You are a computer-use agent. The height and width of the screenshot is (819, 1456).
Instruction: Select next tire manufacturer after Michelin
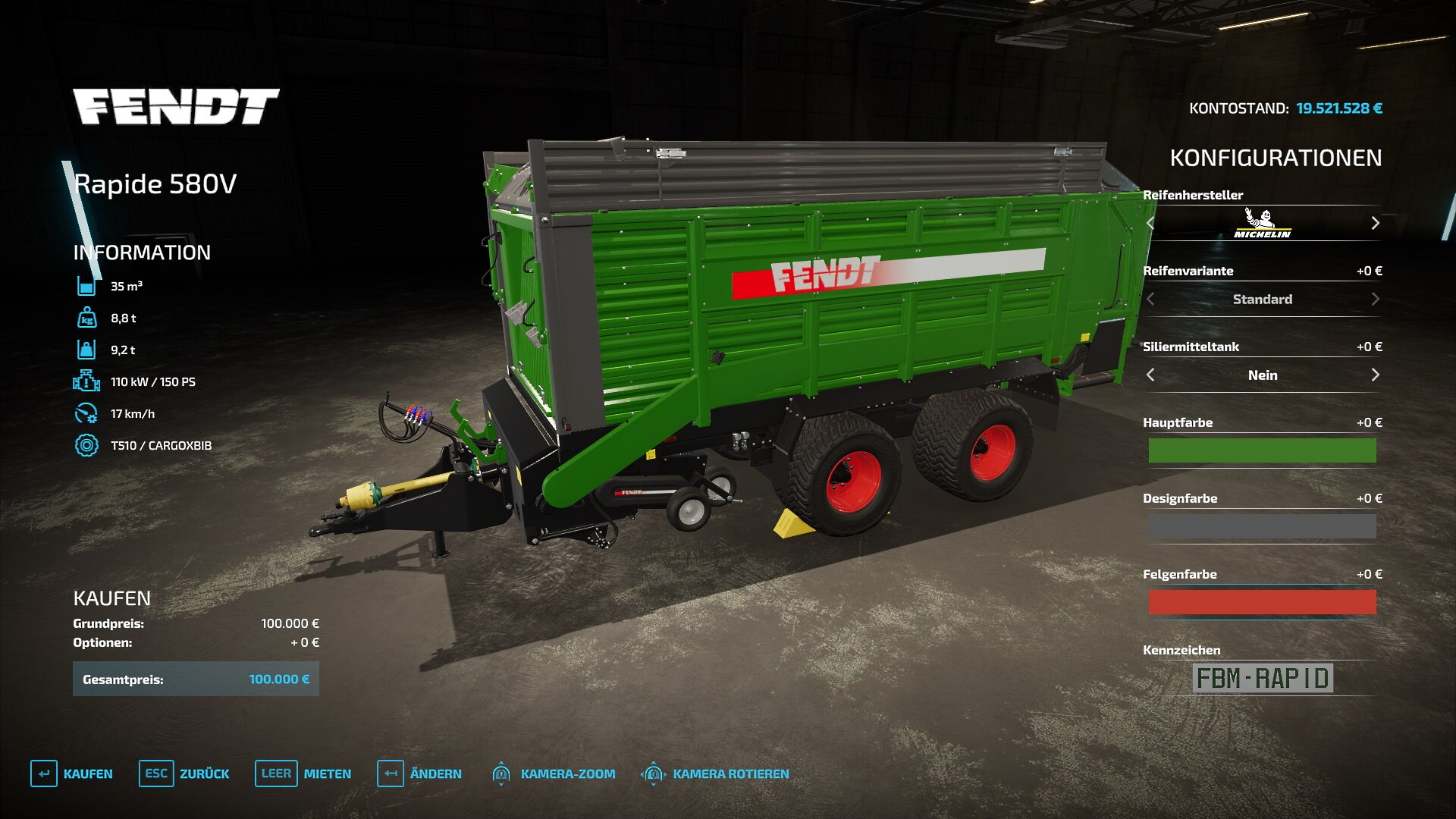[1375, 223]
